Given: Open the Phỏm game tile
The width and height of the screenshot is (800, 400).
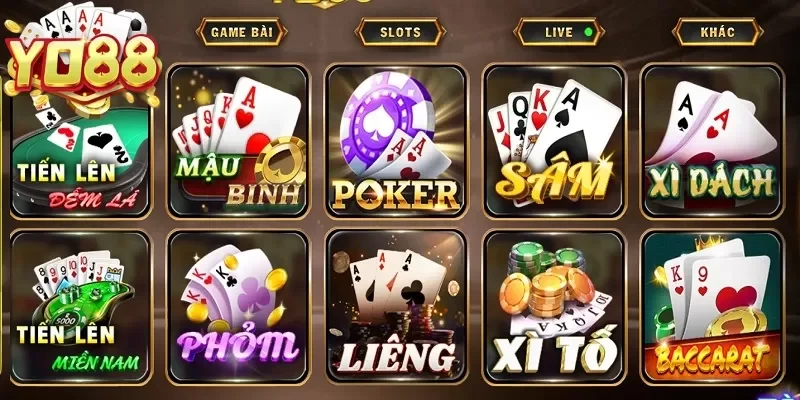Looking at the screenshot, I should coord(238,305).
